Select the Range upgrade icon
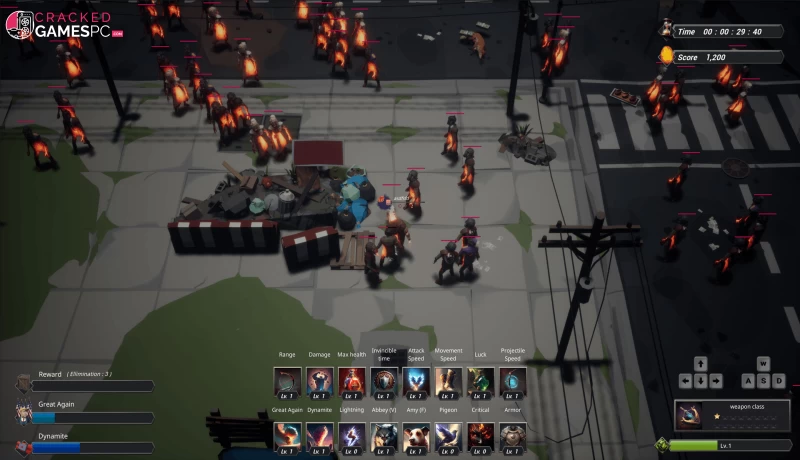 287,381
